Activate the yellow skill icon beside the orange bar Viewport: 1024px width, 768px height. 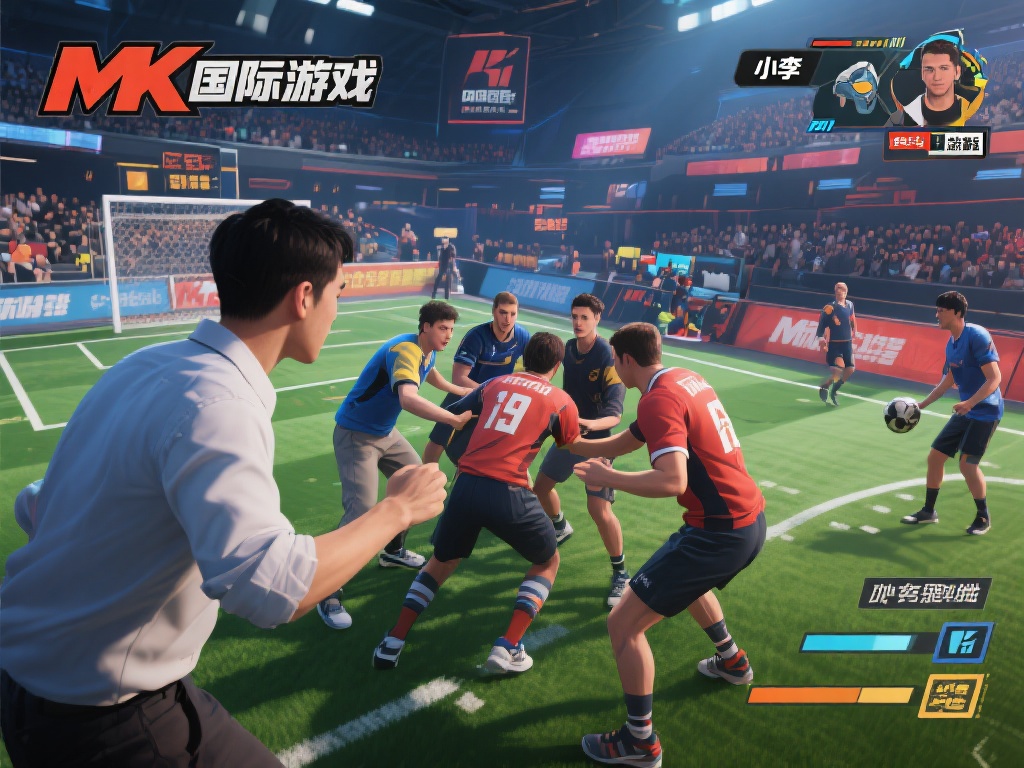point(951,695)
